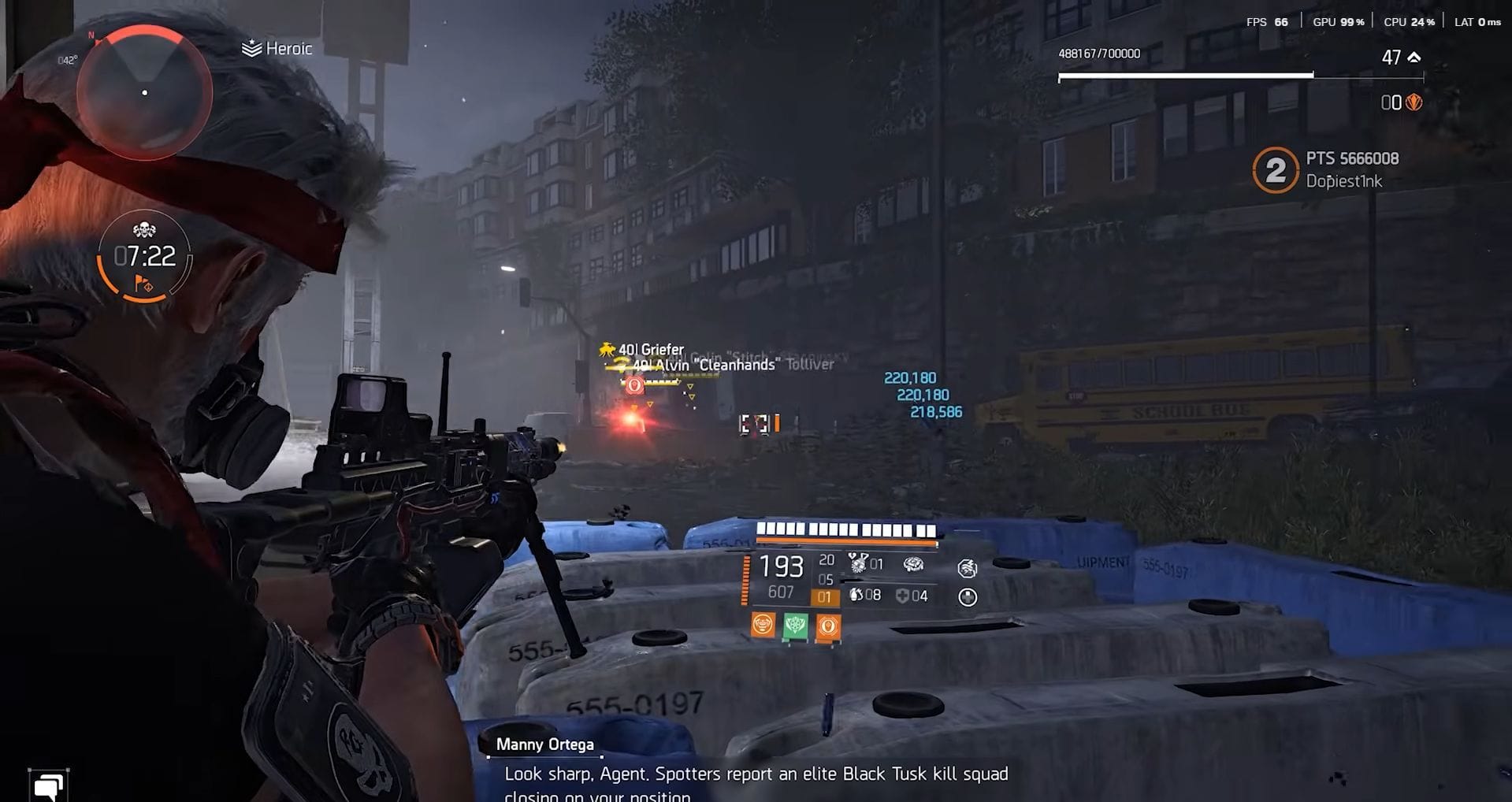This screenshot has height=802, width=1512.
Task: Click the Manny Ortega dialogue name
Action: (544, 744)
